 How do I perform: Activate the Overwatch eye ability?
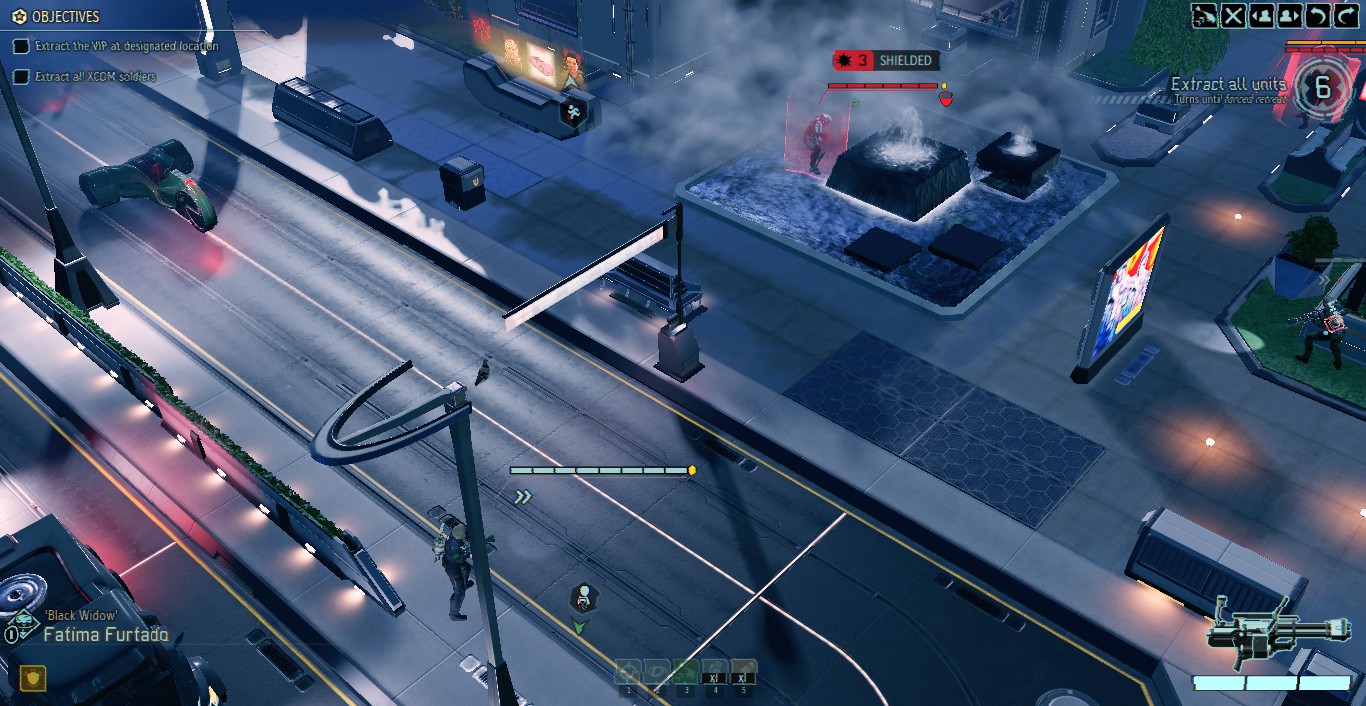(656, 672)
